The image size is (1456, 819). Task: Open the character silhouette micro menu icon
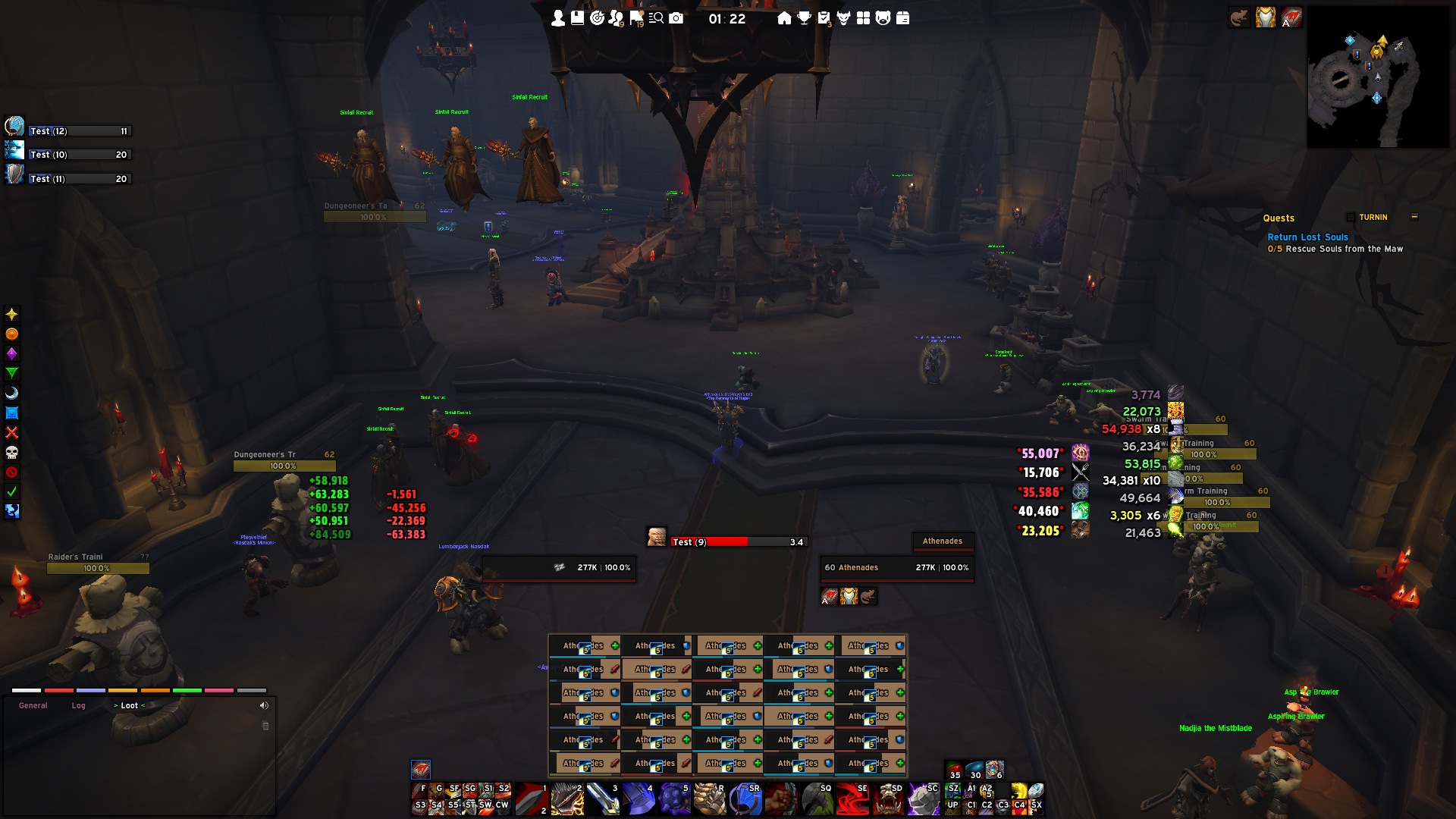pyautogui.click(x=558, y=18)
